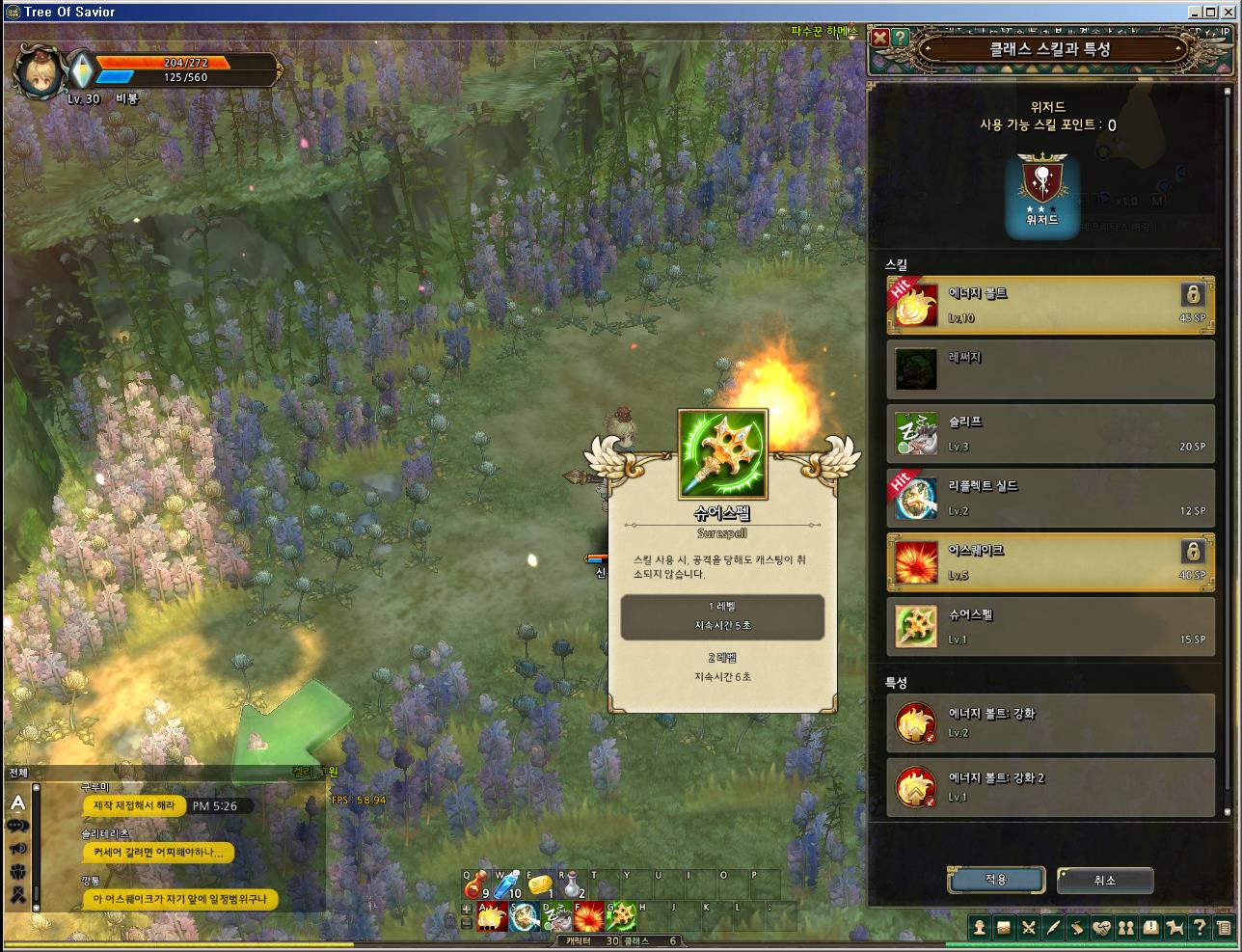
Task: Open the 에너지 볼트: 강화 attribute
Action: 1050,722
